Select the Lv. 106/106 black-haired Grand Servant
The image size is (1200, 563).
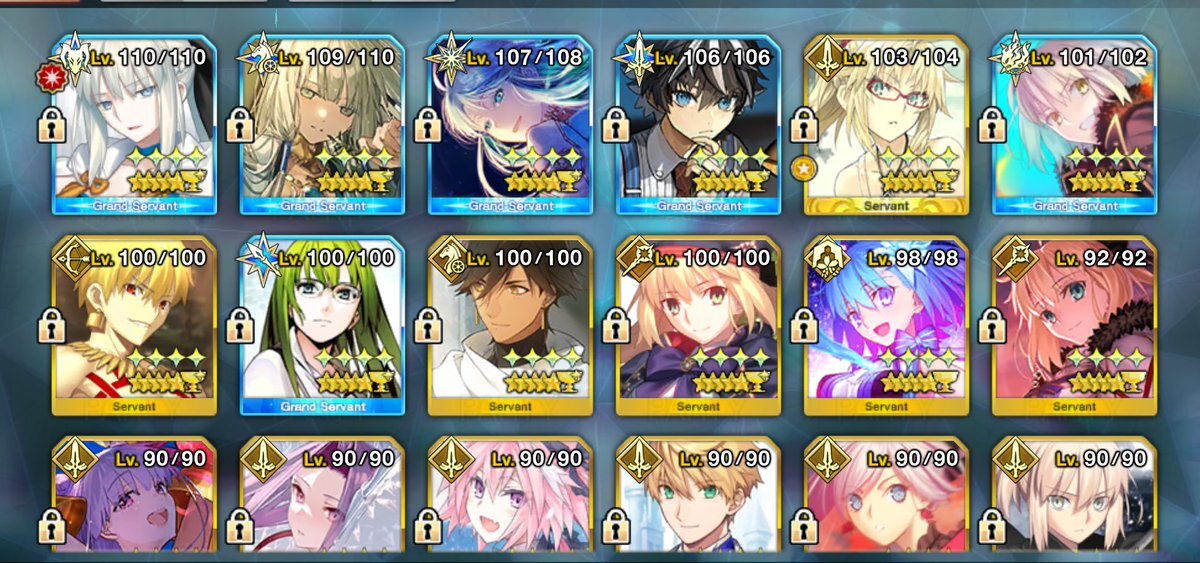click(697, 125)
